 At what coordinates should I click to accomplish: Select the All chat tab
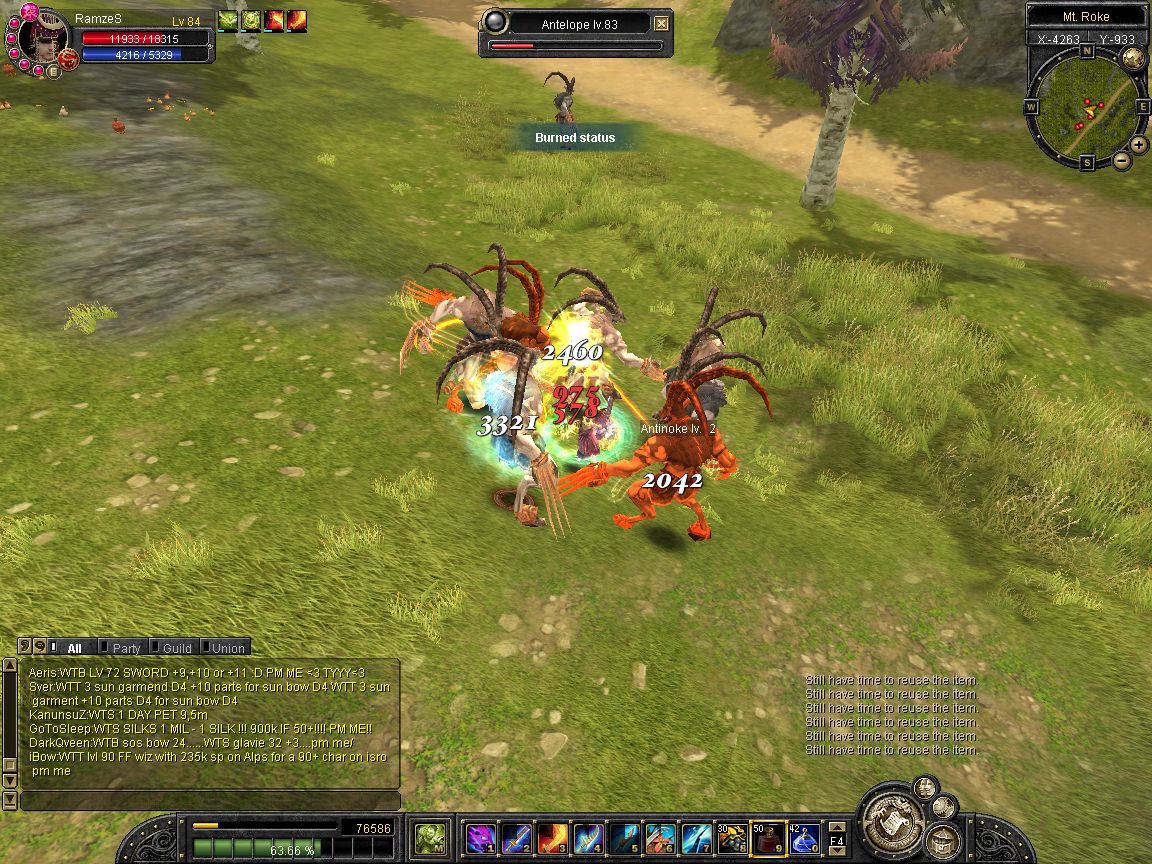click(74, 648)
